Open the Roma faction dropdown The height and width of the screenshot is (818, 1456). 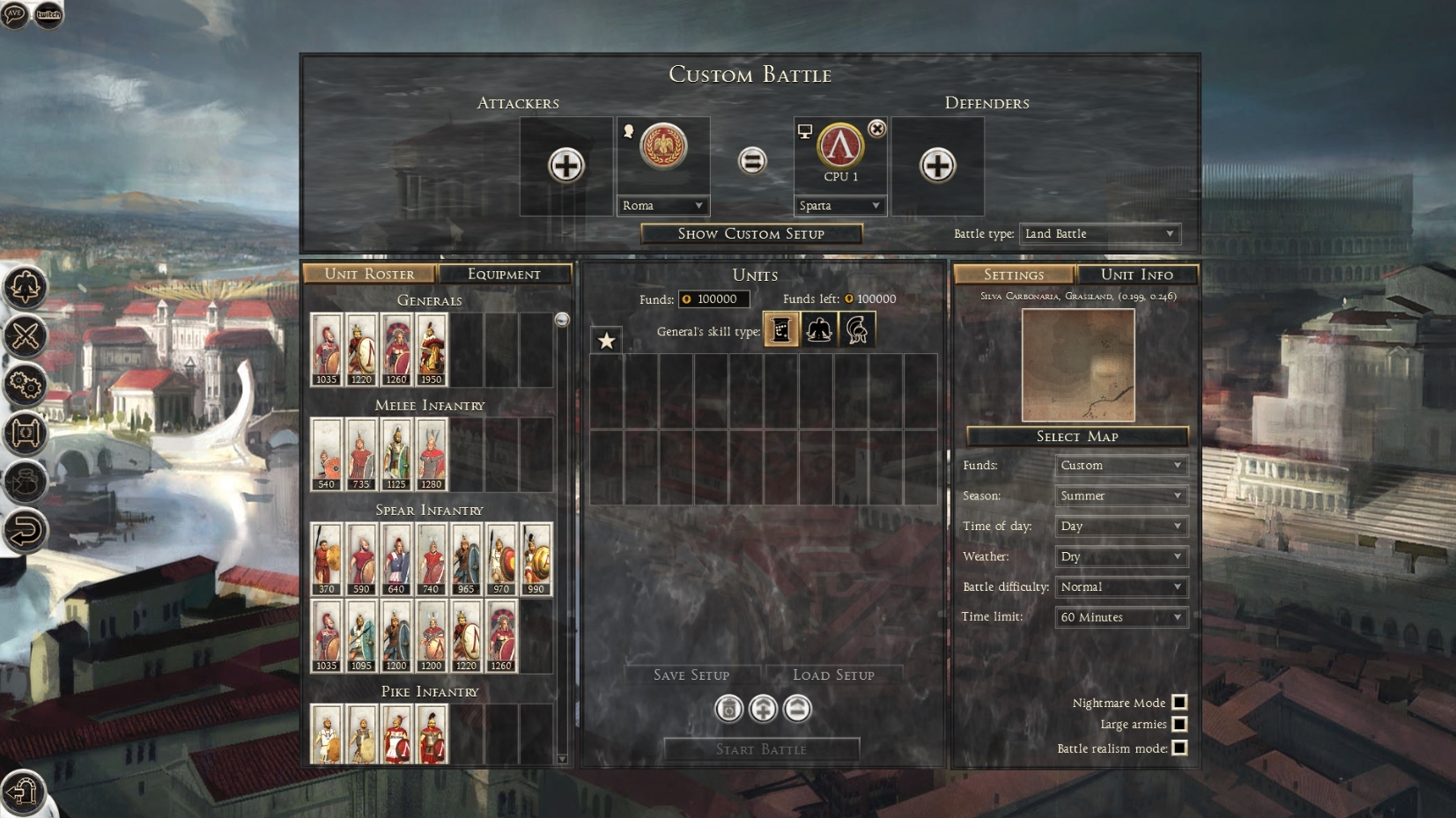pyautogui.click(x=662, y=205)
